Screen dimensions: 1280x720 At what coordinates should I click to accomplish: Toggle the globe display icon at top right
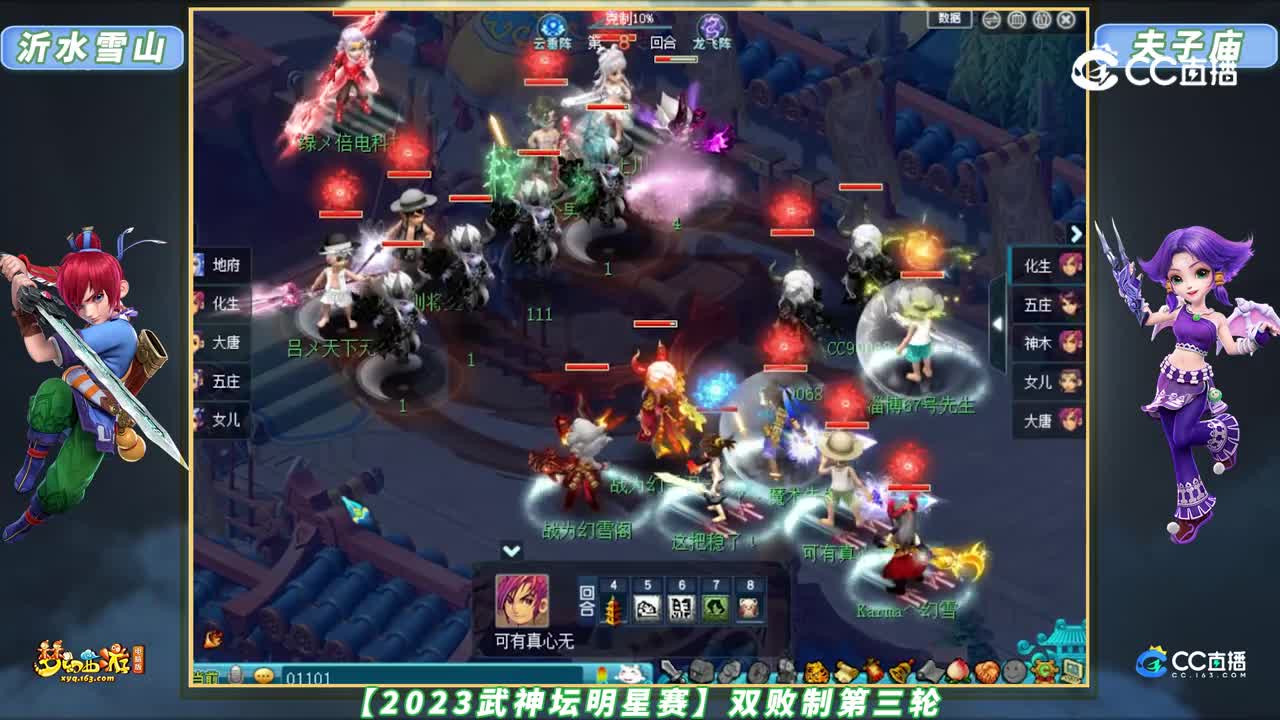click(x=992, y=20)
